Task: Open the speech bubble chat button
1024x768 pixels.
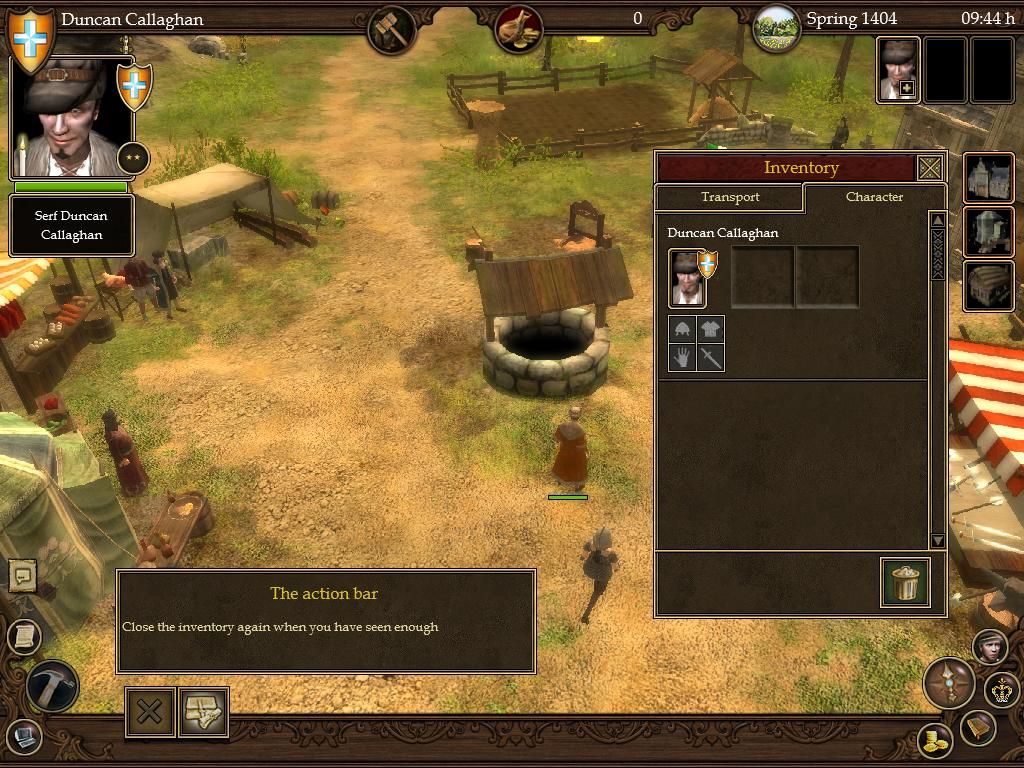Action: coord(22,575)
